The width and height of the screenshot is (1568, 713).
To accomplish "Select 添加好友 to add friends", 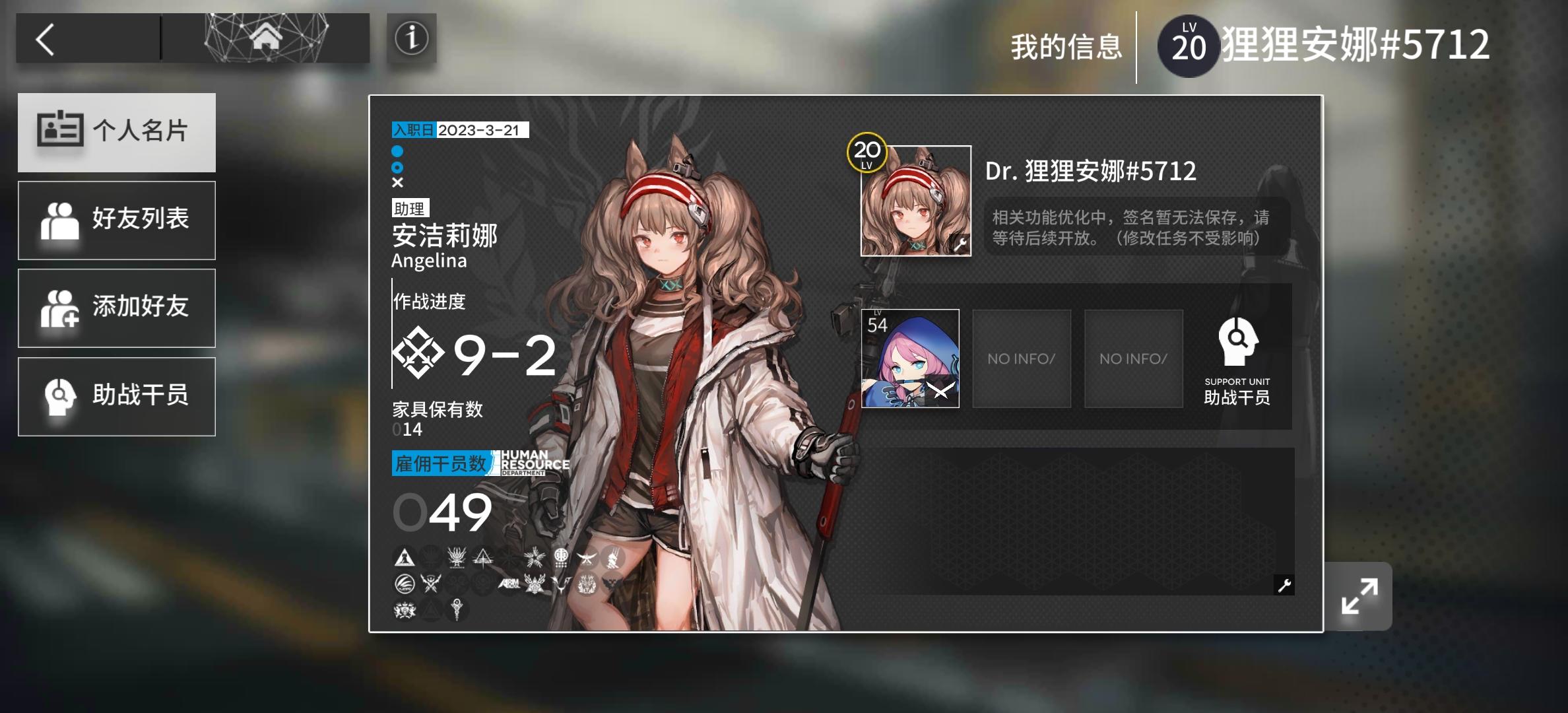I will click(x=116, y=308).
